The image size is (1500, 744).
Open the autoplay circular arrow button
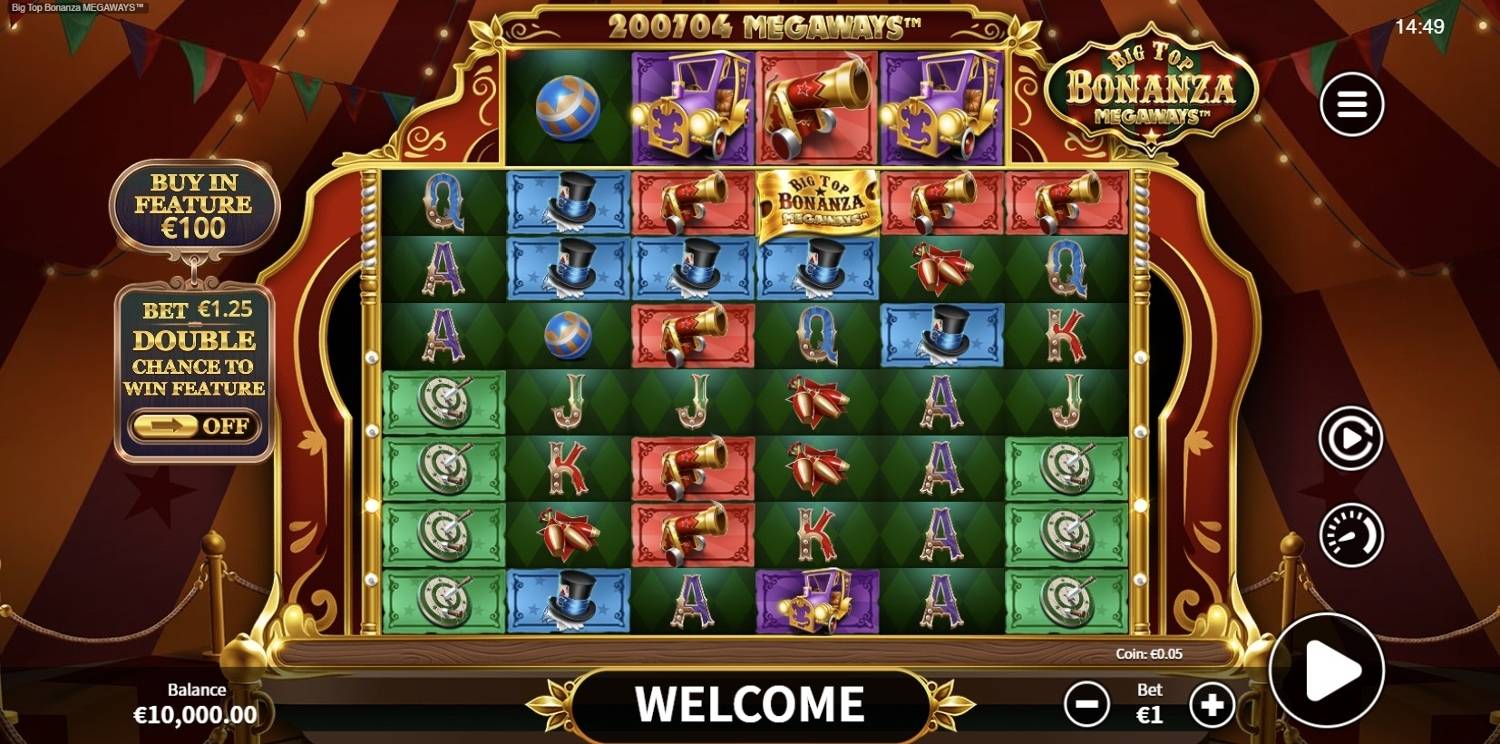pyautogui.click(x=1351, y=438)
